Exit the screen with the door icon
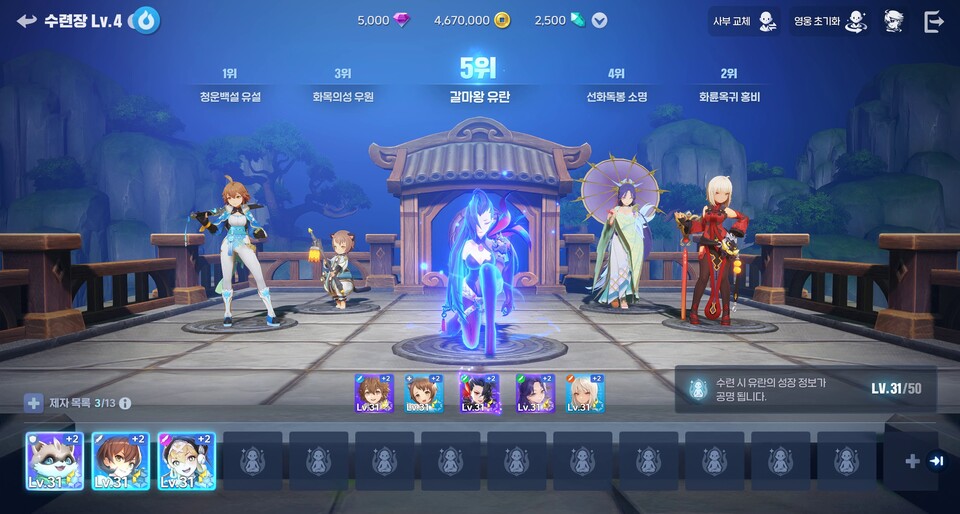 coord(934,21)
